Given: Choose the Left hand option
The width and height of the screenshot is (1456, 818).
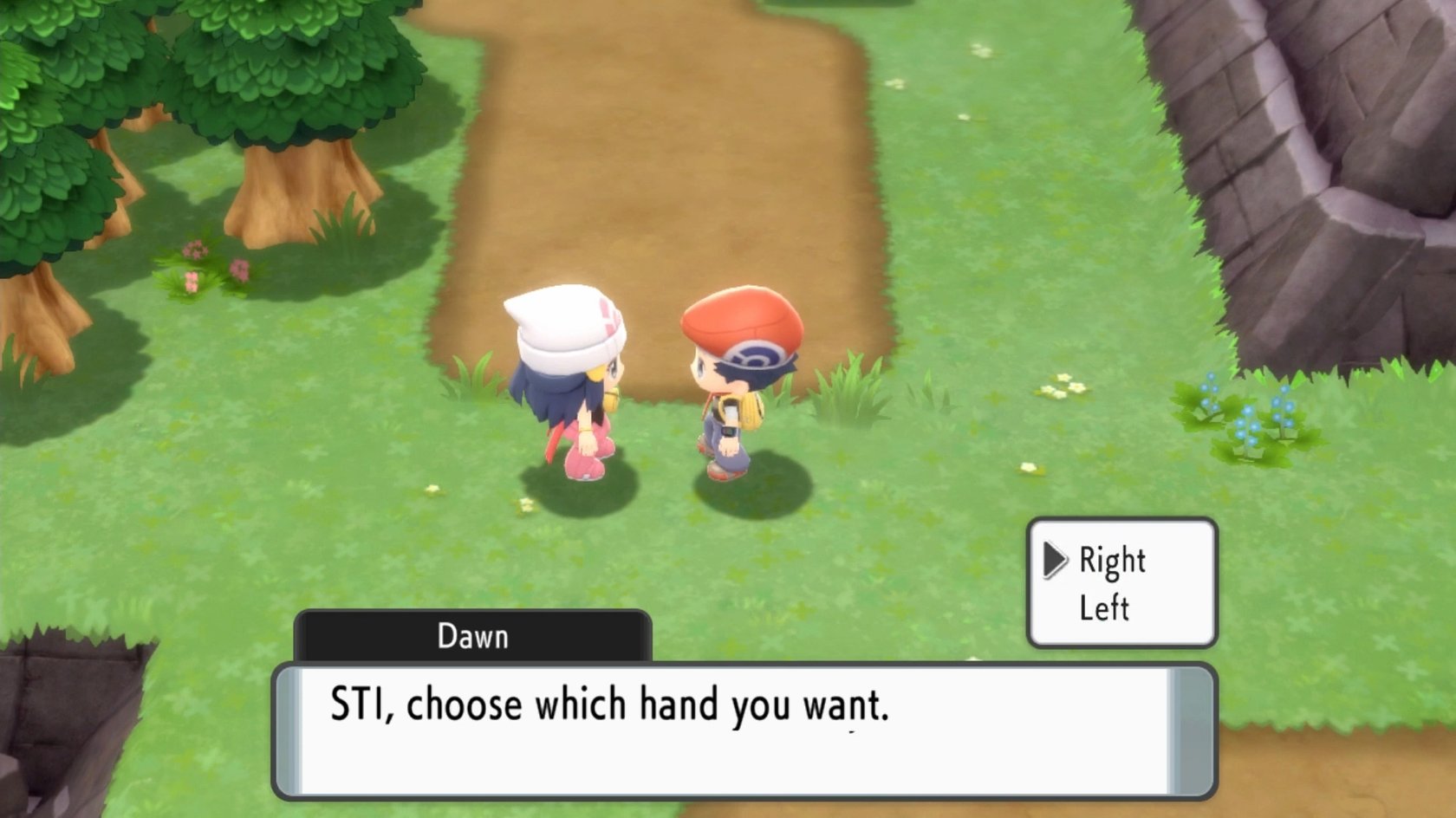Looking at the screenshot, I should (1104, 608).
